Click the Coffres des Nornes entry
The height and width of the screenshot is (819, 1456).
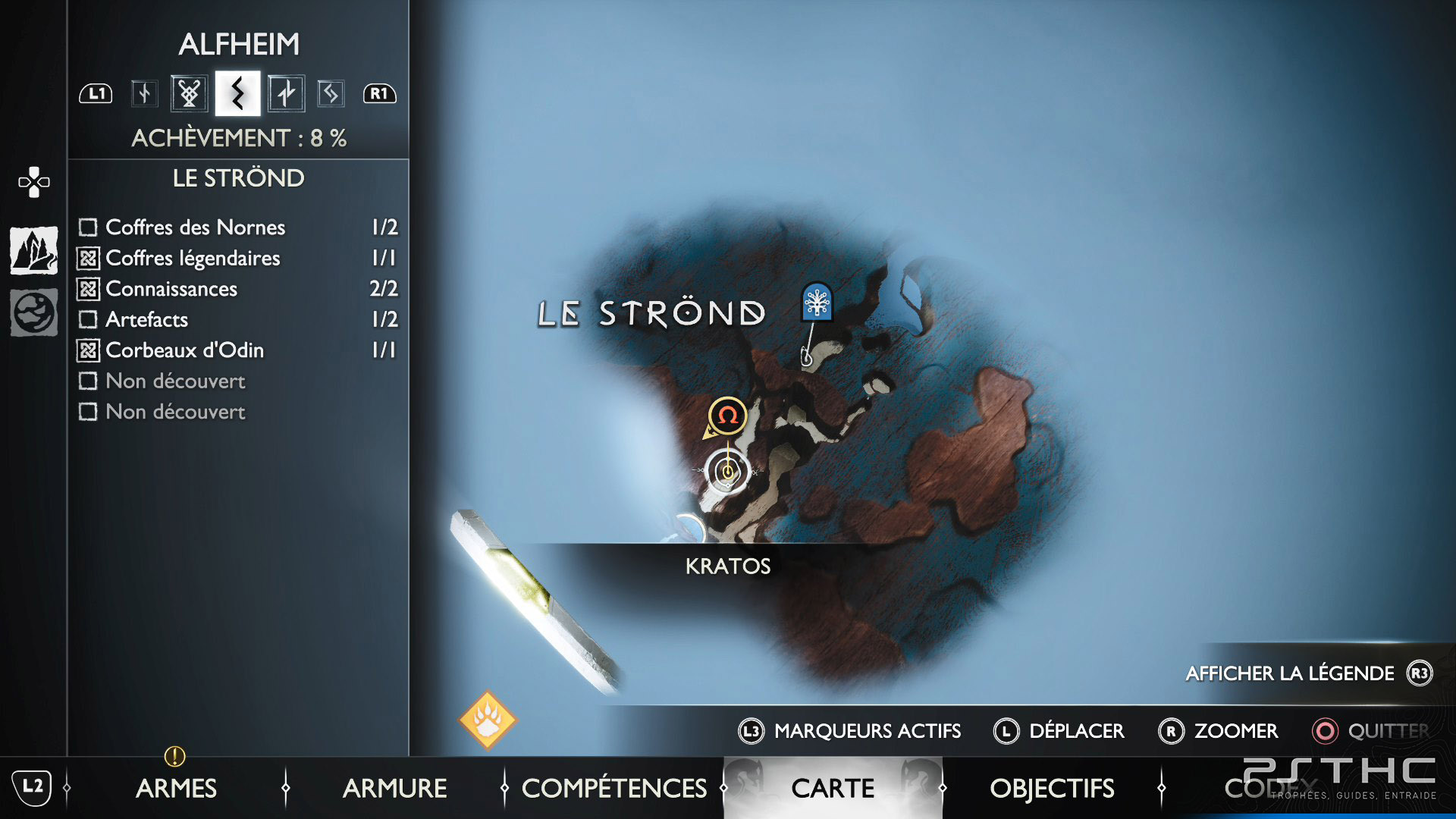(x=196, y=227)
